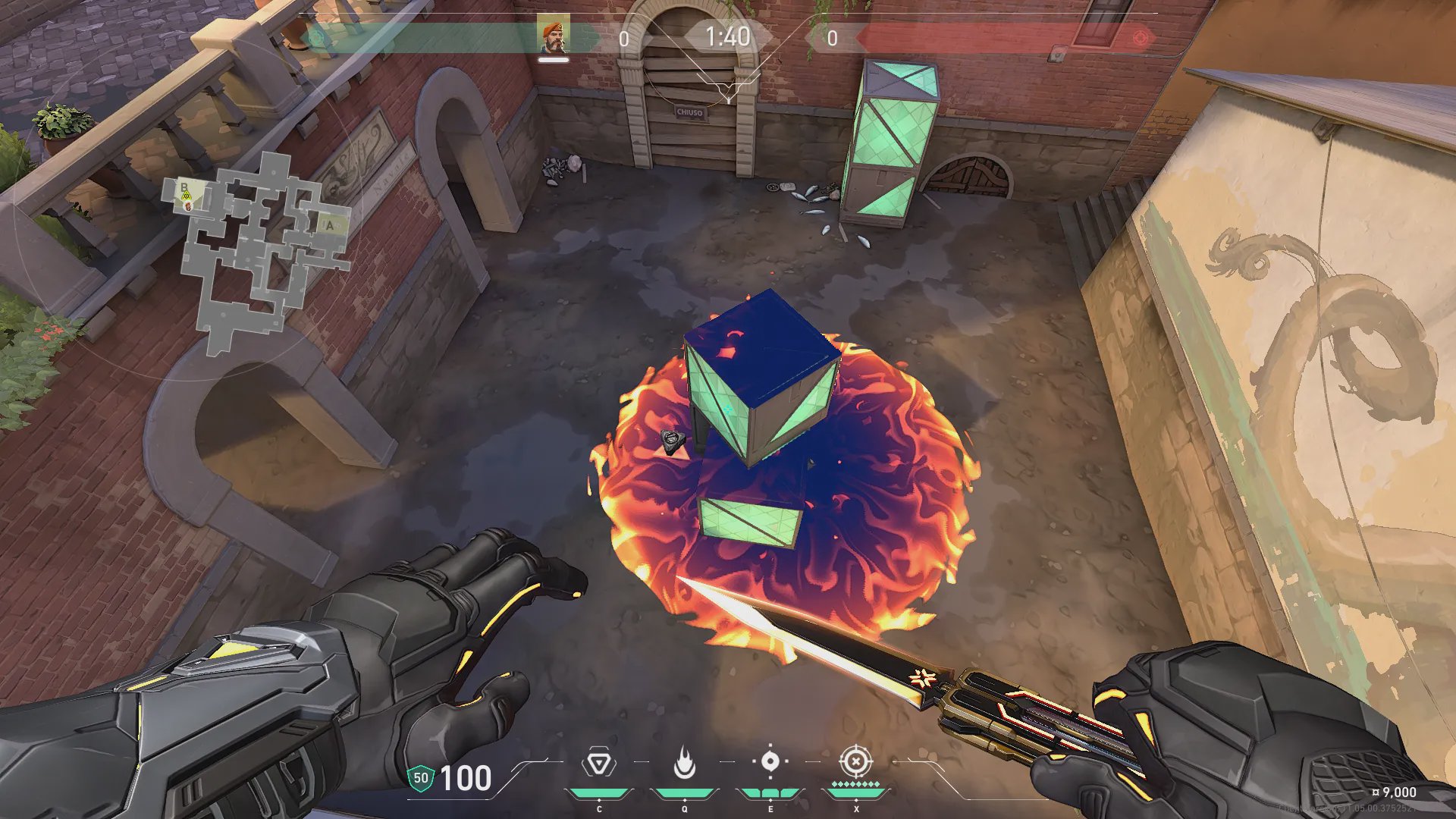Select the B site marker on minimap
The height and width of the screenshot is (819, 1456).
(184, 187)
